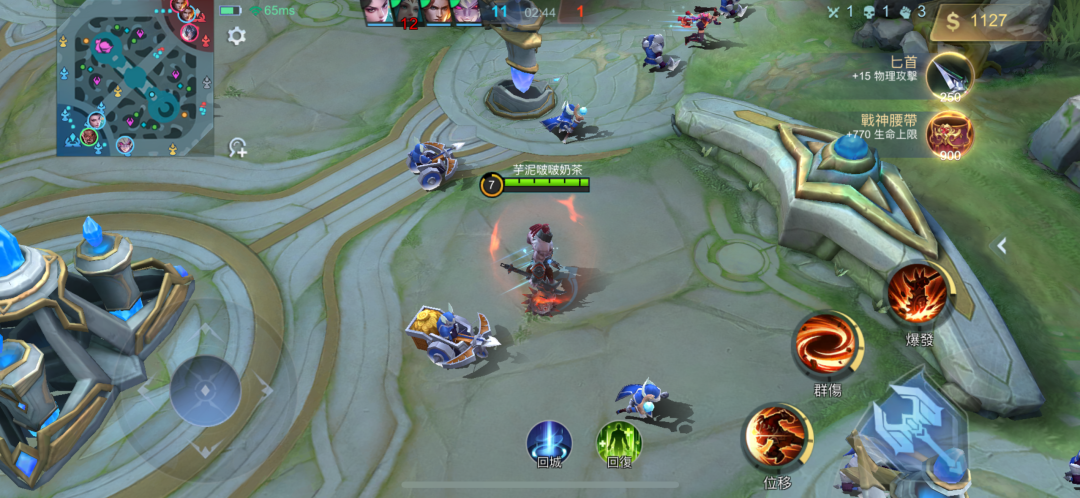Image resolution: width=1080 pixels, height=498 pixels.
Task: Use the 位移 dash skill
Action: 777,437
